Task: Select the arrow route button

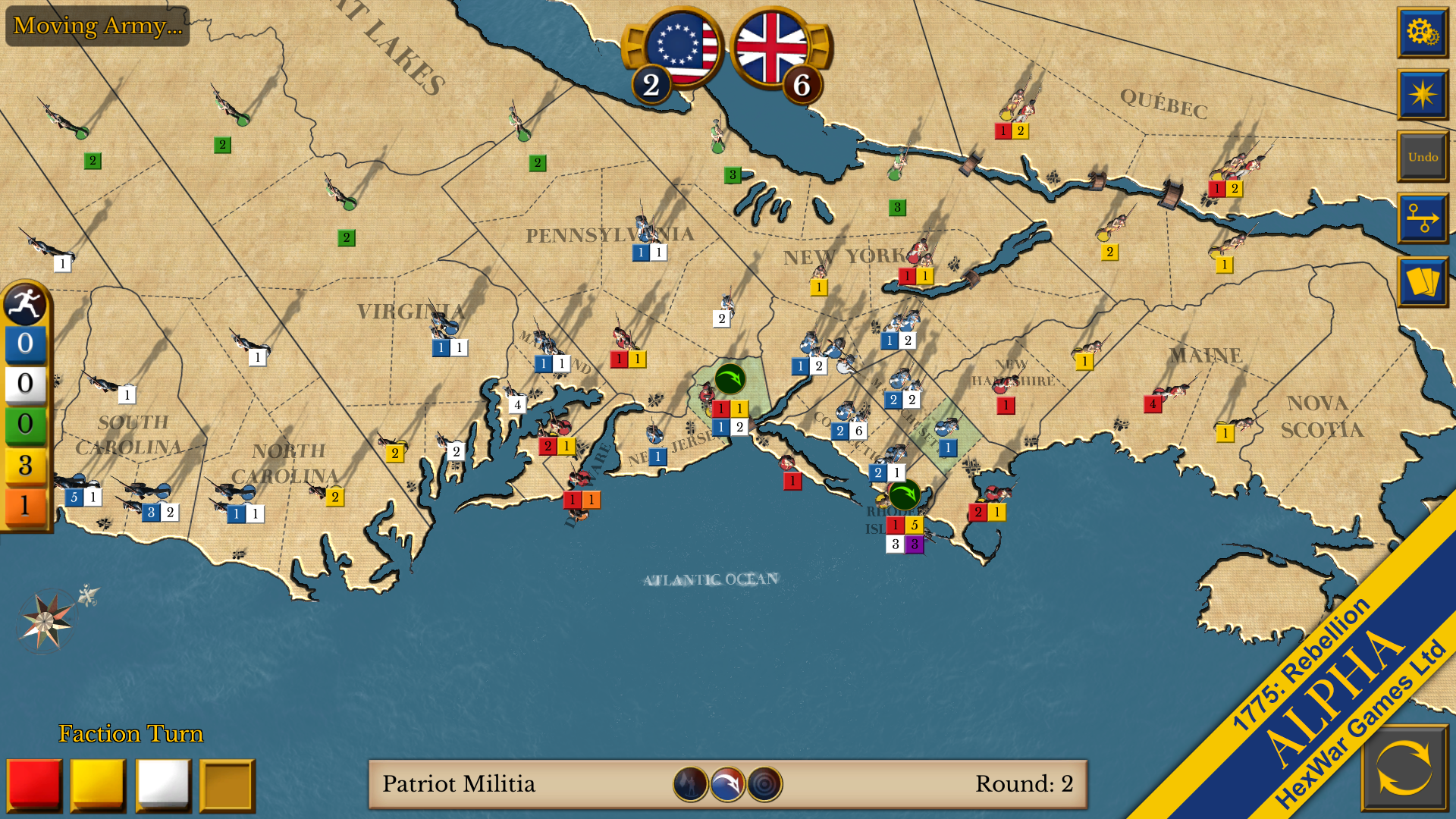Action: tap(1422, 218)
